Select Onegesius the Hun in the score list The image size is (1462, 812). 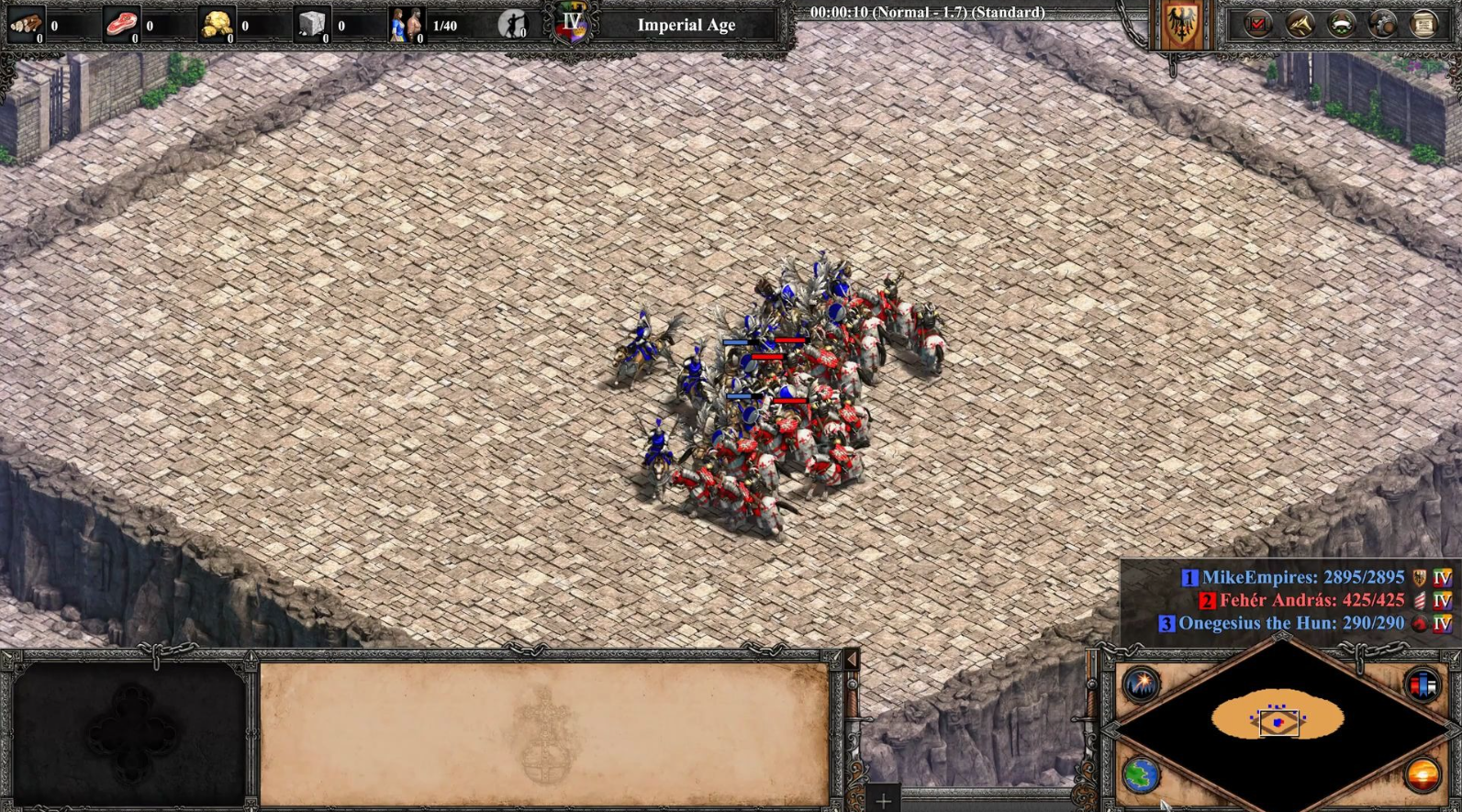click(1290, 623)
